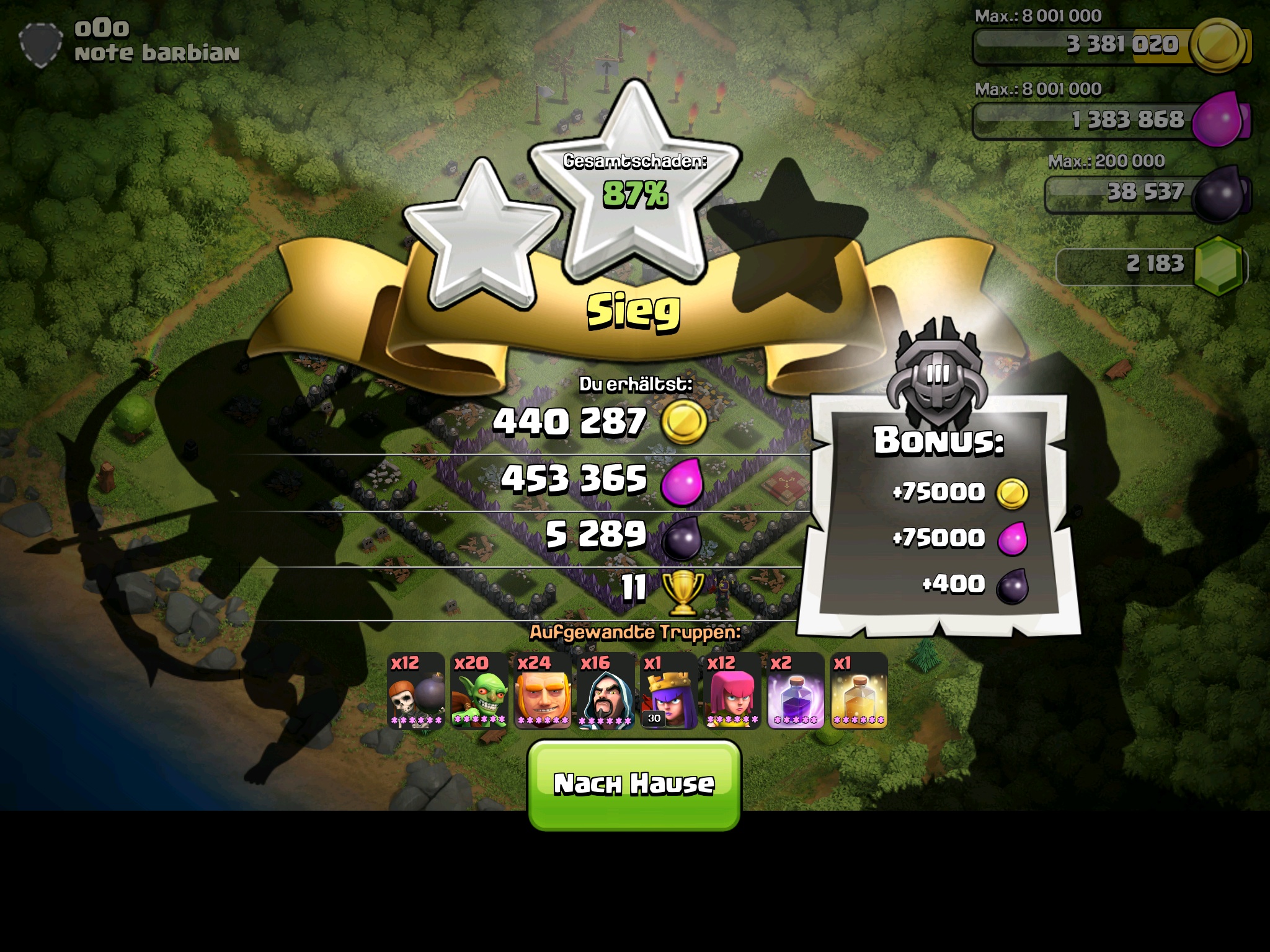Choose the purple Rage spell card
Image resolution: width=1270 pixels, height=952 pixels.
pos(796,691)
